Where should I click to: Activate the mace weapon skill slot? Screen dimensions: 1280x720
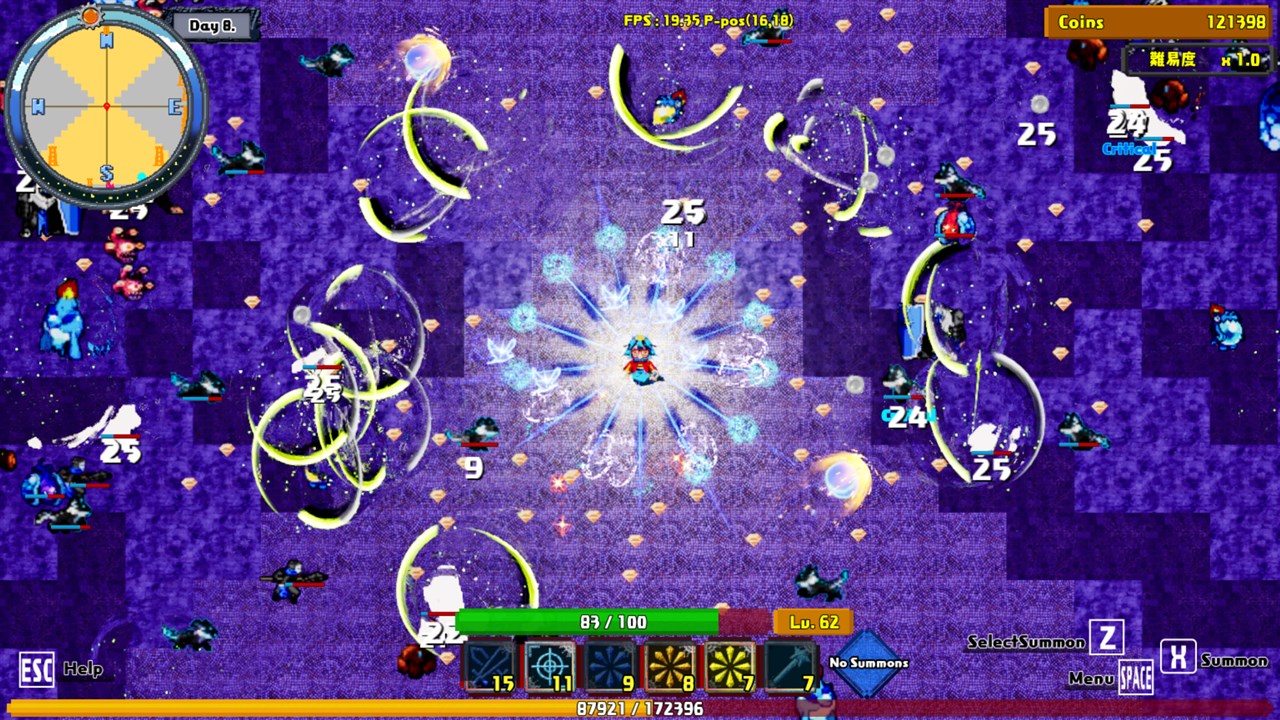pos(791,666)
